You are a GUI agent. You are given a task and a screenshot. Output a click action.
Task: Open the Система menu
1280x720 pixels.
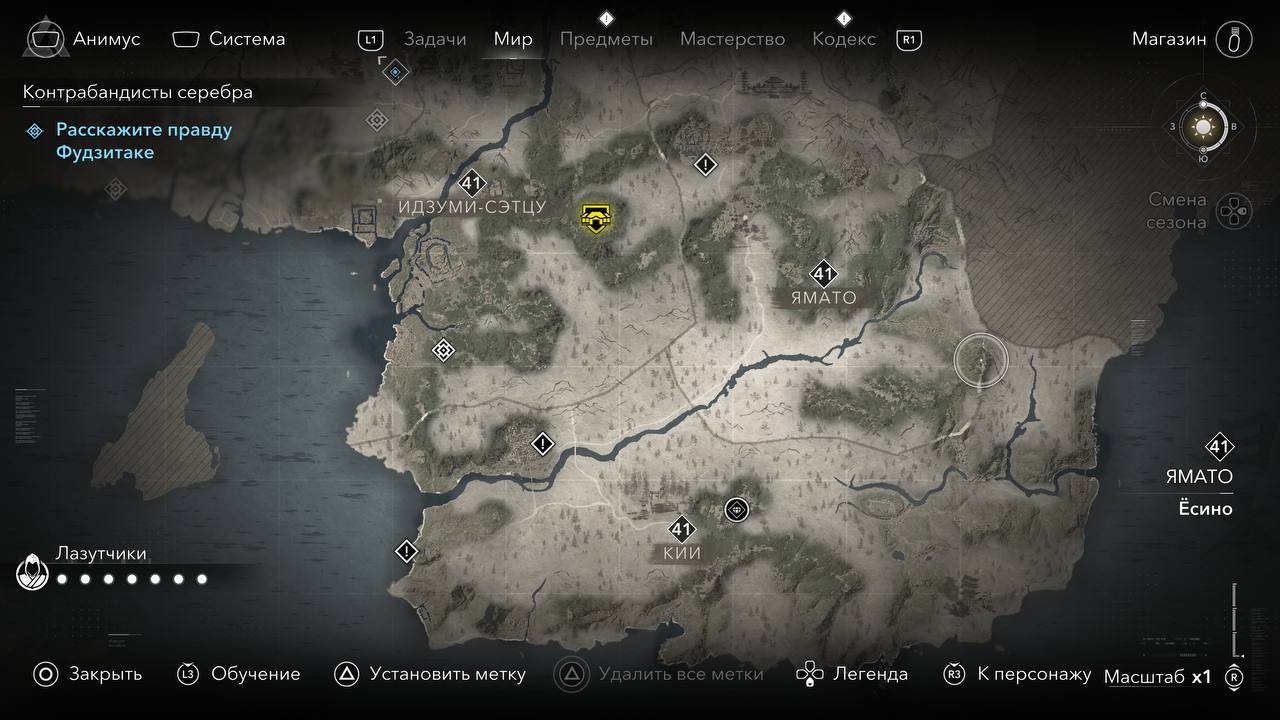[246, 39]
